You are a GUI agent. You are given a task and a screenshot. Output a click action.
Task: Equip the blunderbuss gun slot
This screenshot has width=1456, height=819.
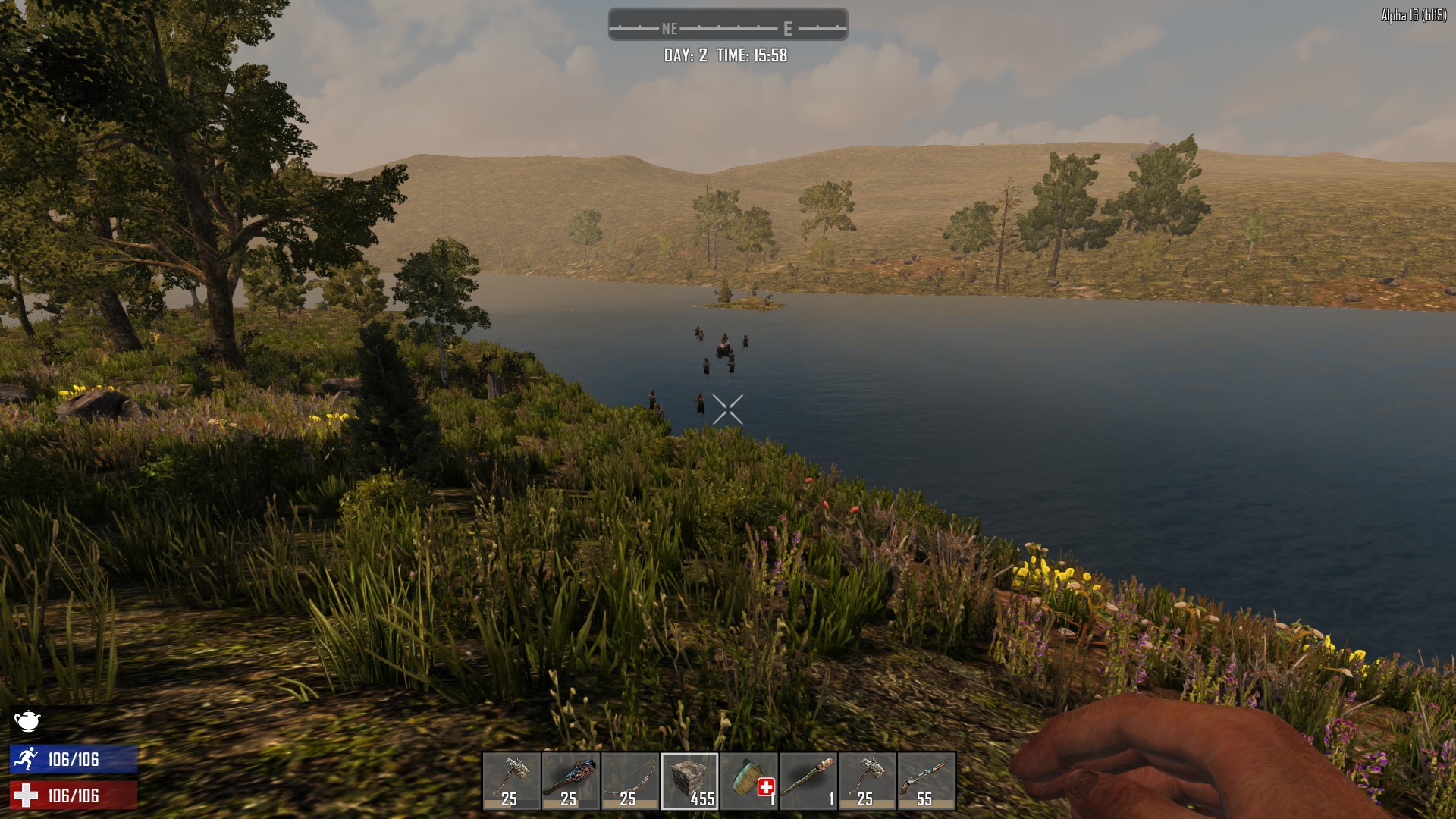[x=926, y=780]
